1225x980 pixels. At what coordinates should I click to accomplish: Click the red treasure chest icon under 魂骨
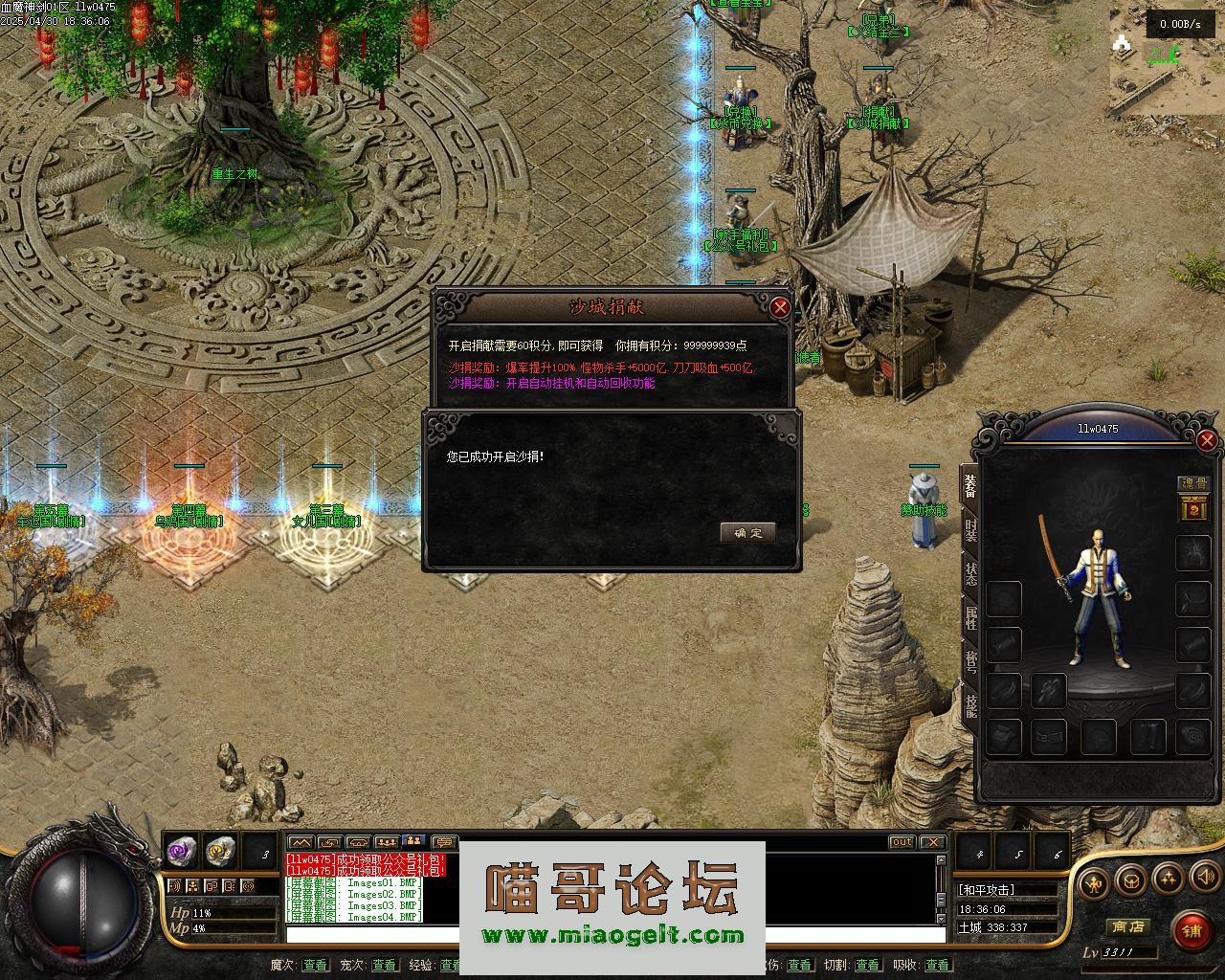point(1193,510)
